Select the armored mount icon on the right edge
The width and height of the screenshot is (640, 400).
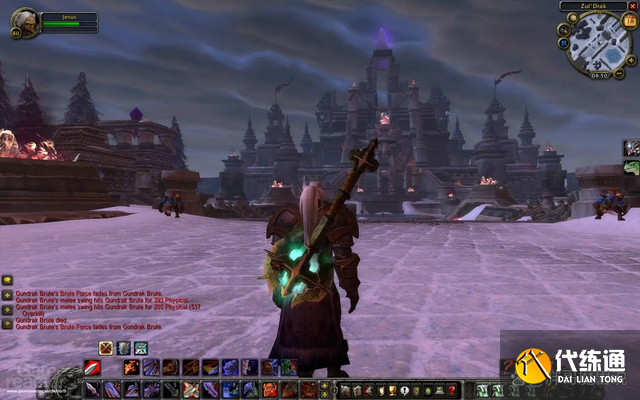[631, 147]
